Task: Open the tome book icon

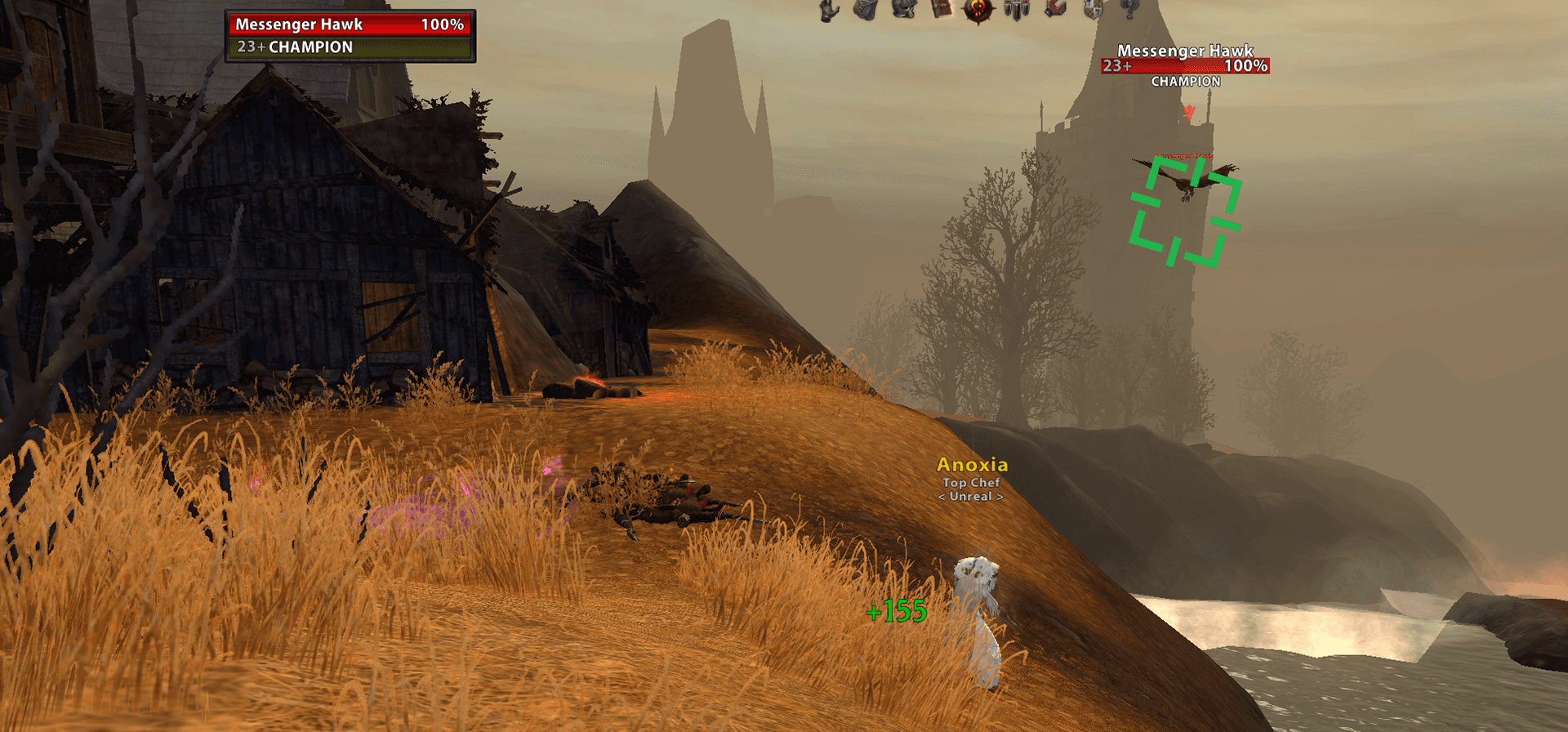Action: (x=942, y=9)
